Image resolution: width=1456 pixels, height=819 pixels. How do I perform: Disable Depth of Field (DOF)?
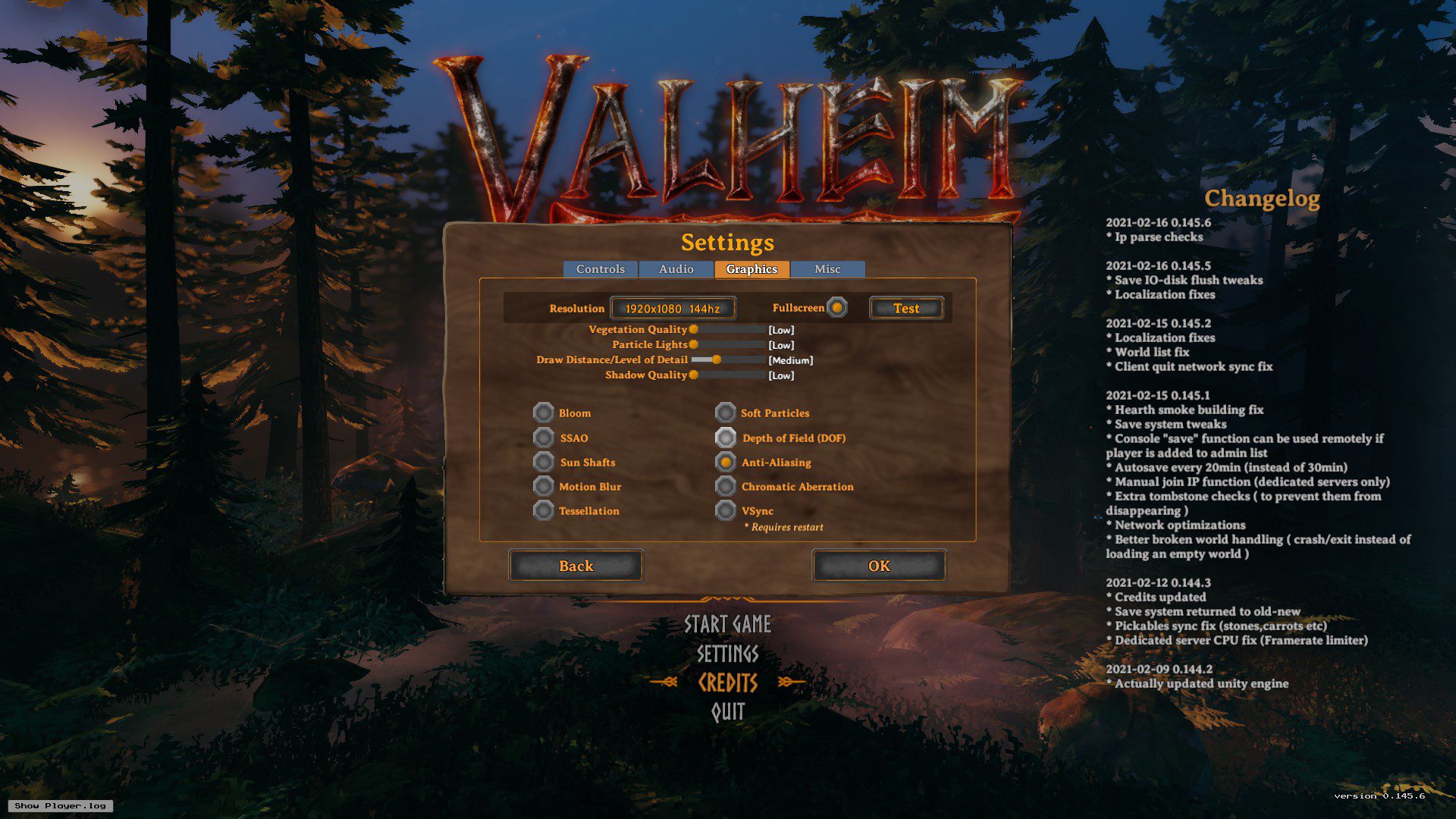(x=724, y=438)
